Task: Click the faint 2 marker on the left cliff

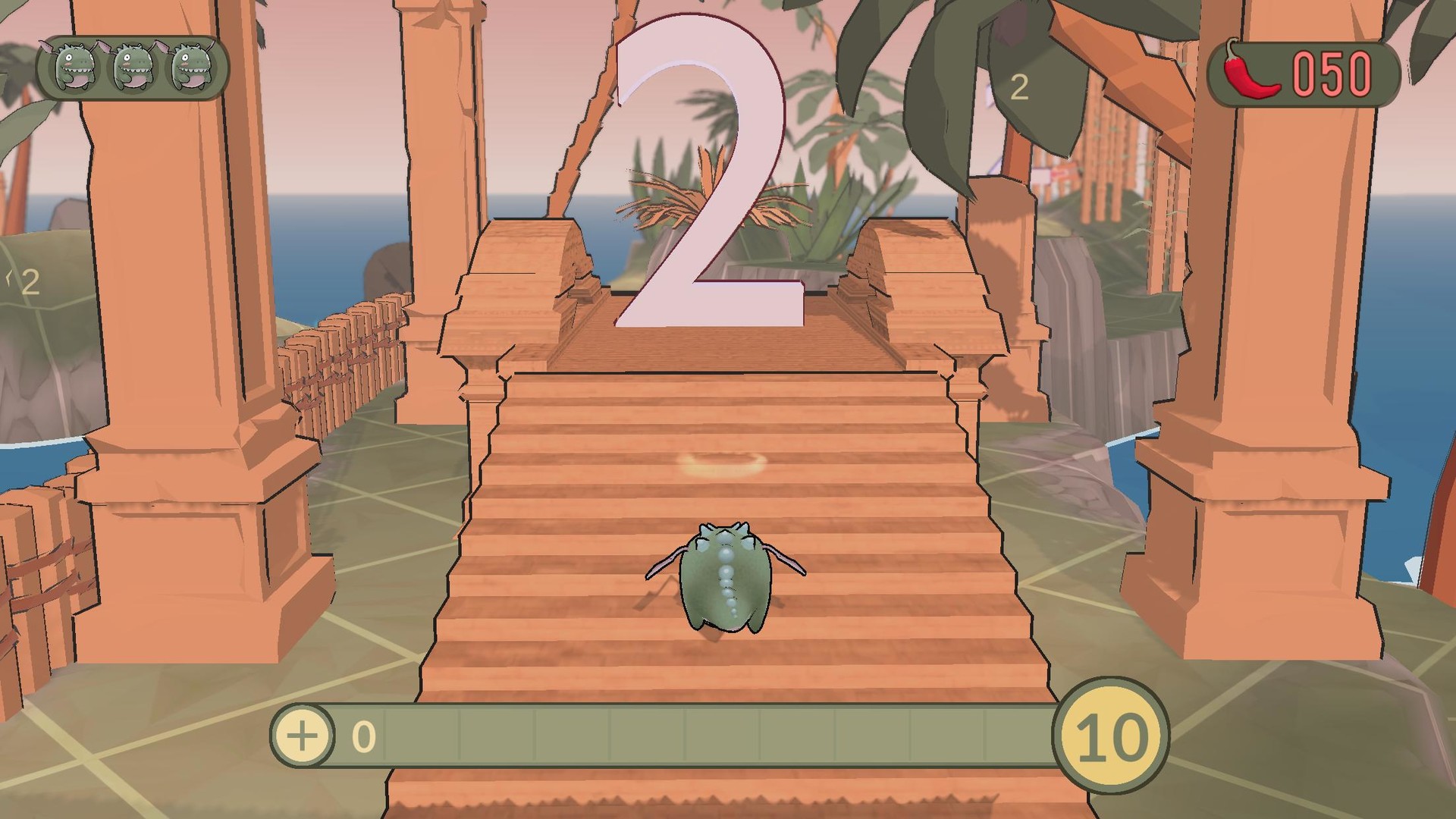Action: pos(30,283)
